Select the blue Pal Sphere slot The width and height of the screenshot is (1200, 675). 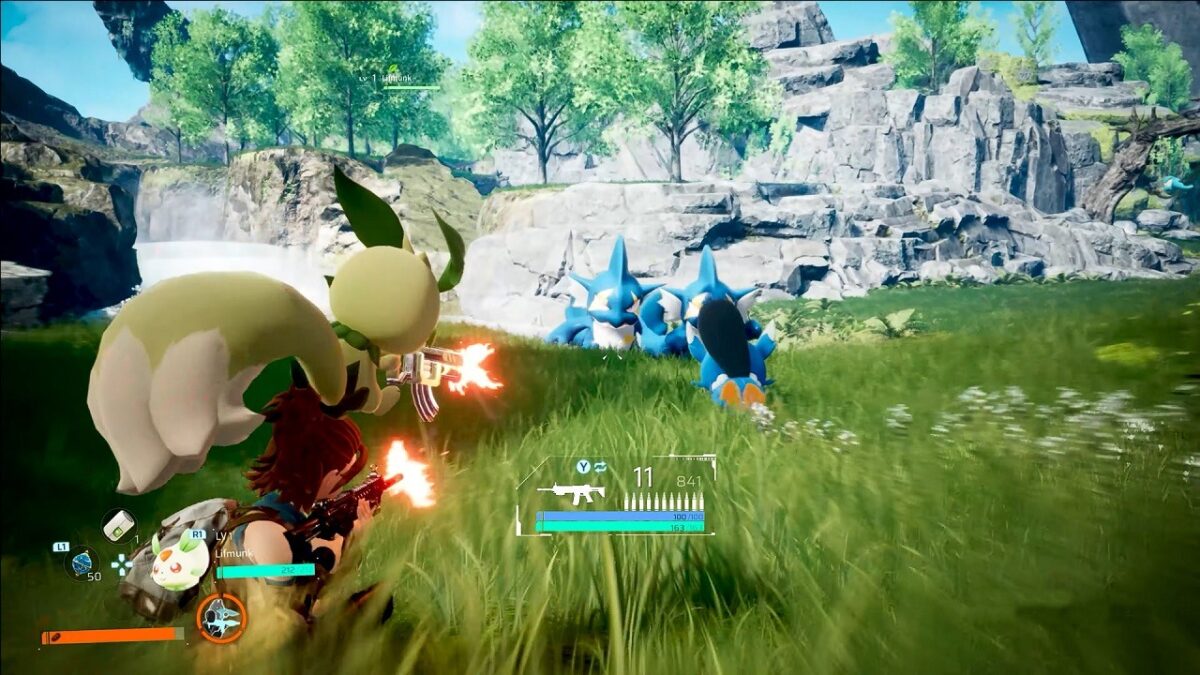82,563
